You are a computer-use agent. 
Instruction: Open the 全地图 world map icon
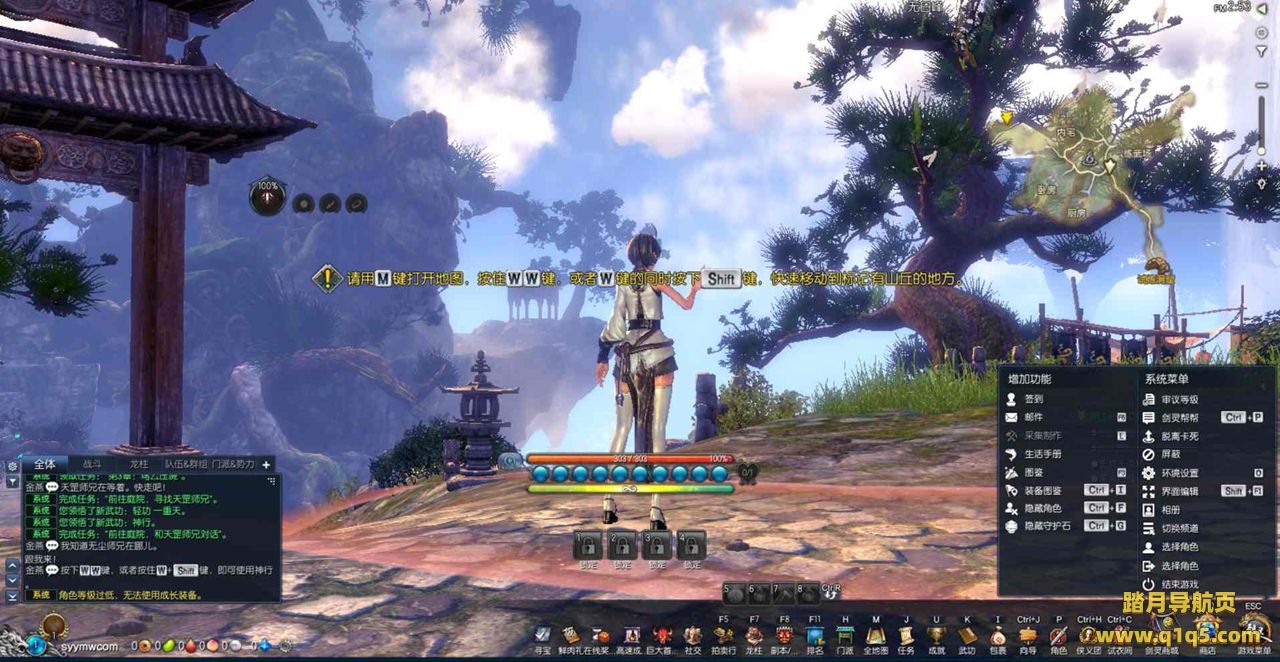point(875,636)
